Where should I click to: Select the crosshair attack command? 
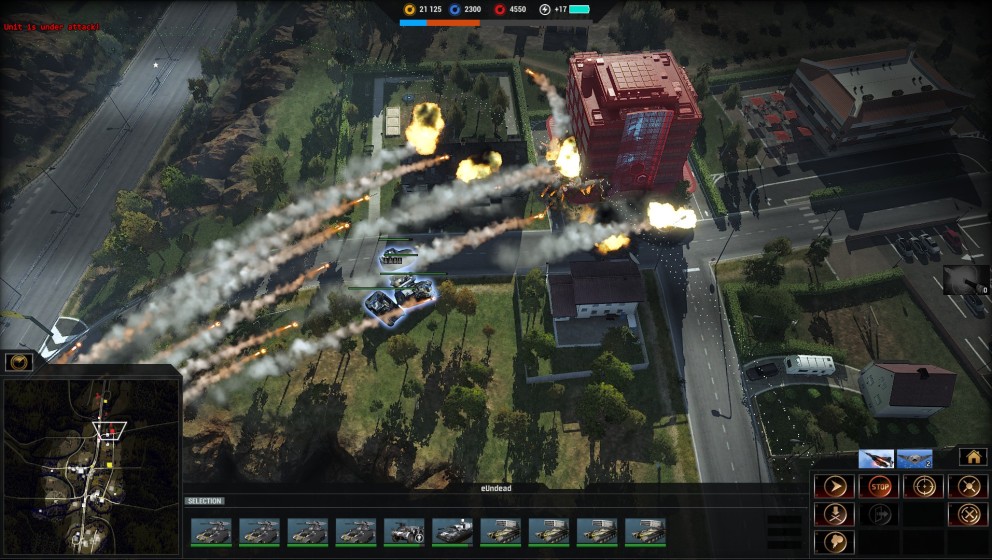click(923, 487)
